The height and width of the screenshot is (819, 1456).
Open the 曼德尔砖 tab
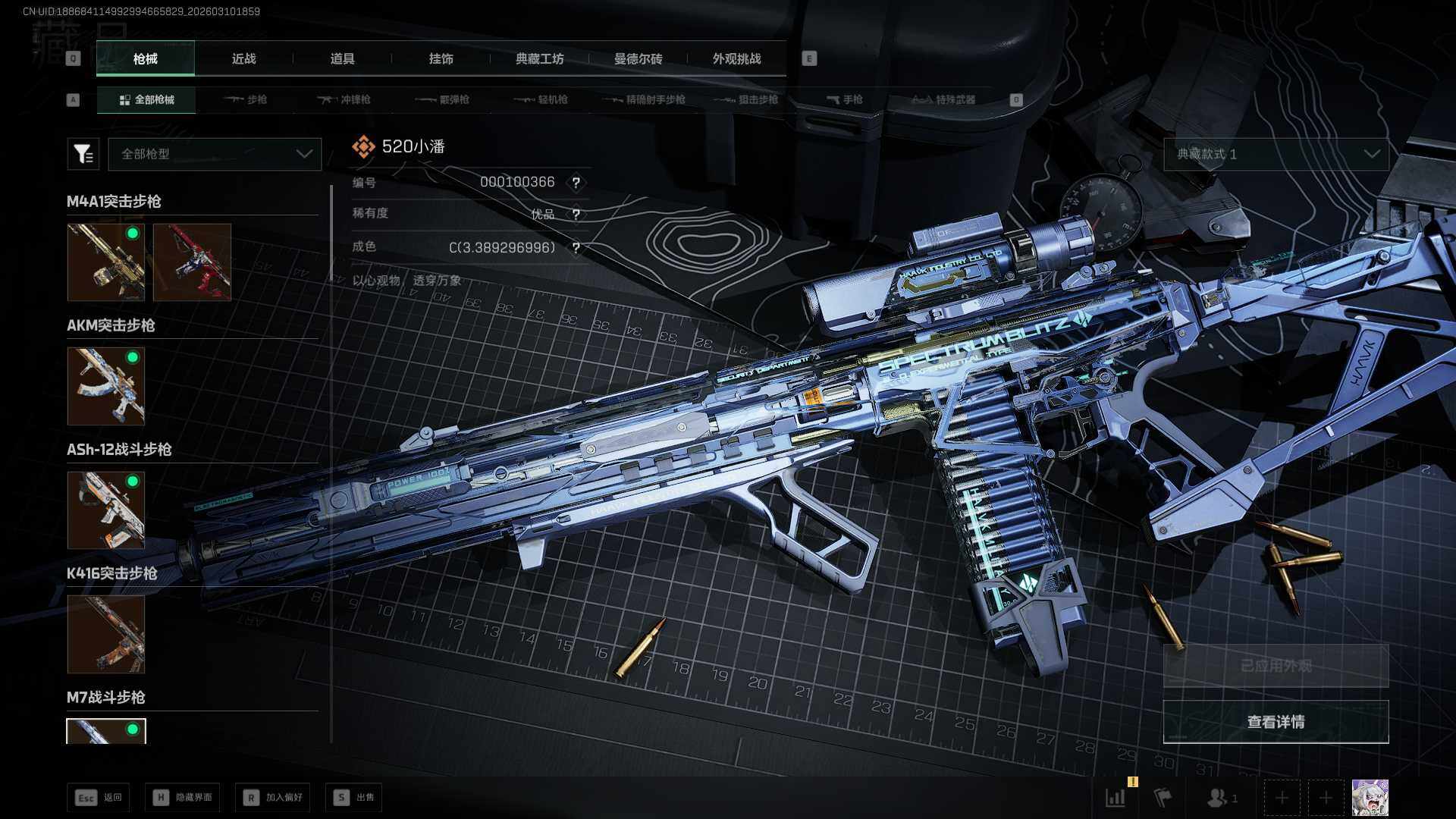[x=638, y=59]
